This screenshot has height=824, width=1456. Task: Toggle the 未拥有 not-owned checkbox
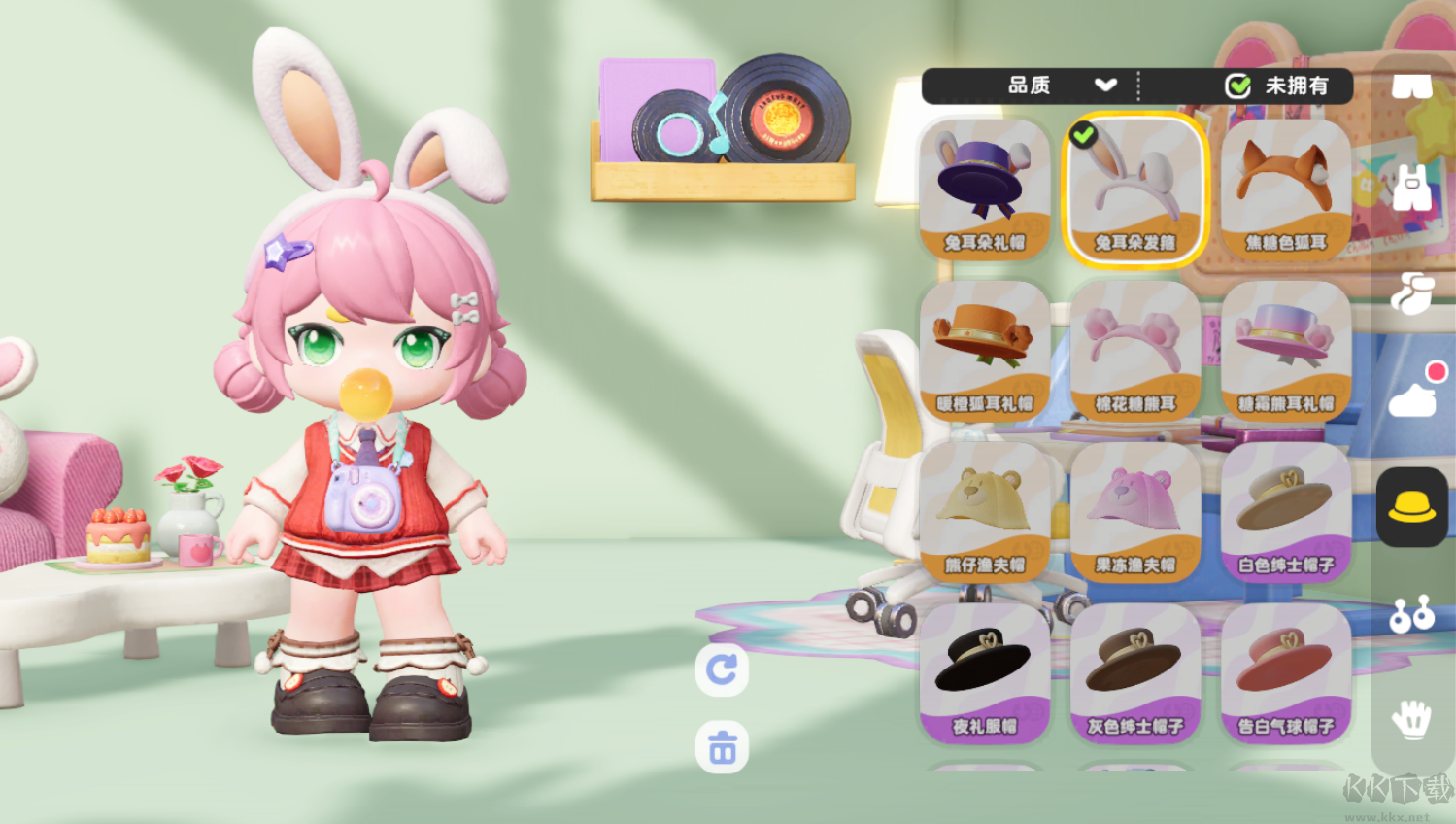[1238, 86]
